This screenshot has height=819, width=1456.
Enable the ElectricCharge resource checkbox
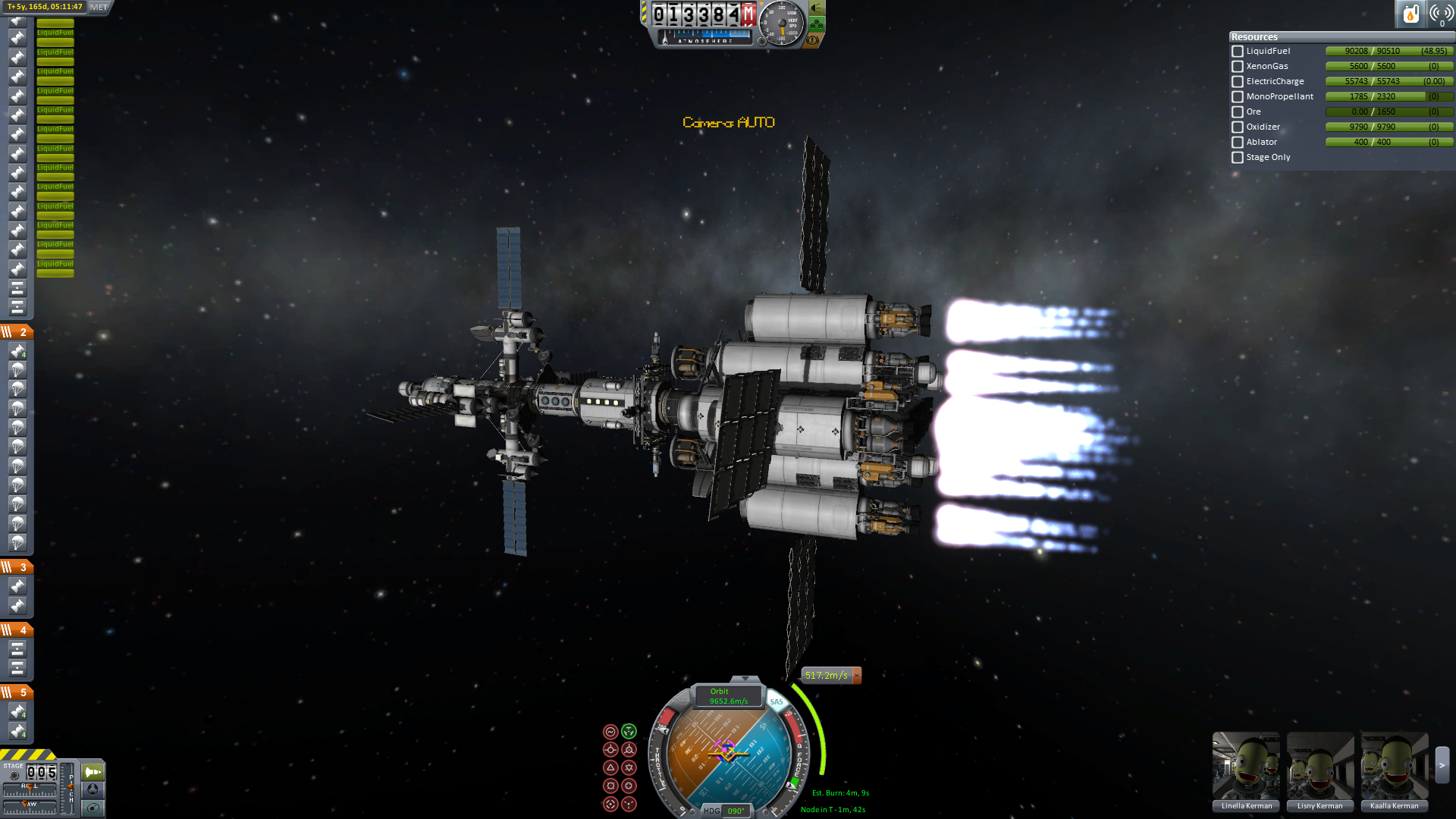(1238, 82)
